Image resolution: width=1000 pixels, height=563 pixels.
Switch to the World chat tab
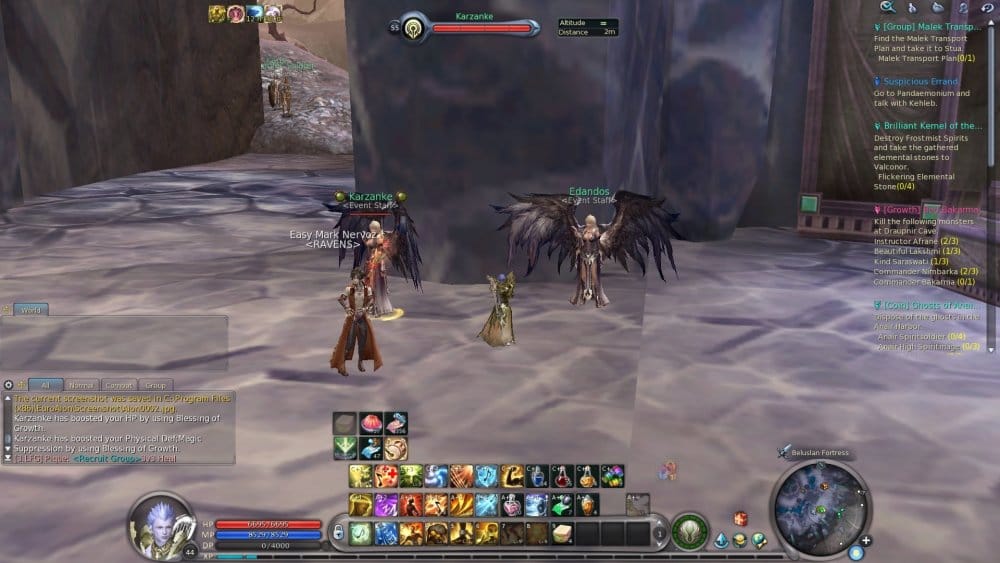[31, 310]
